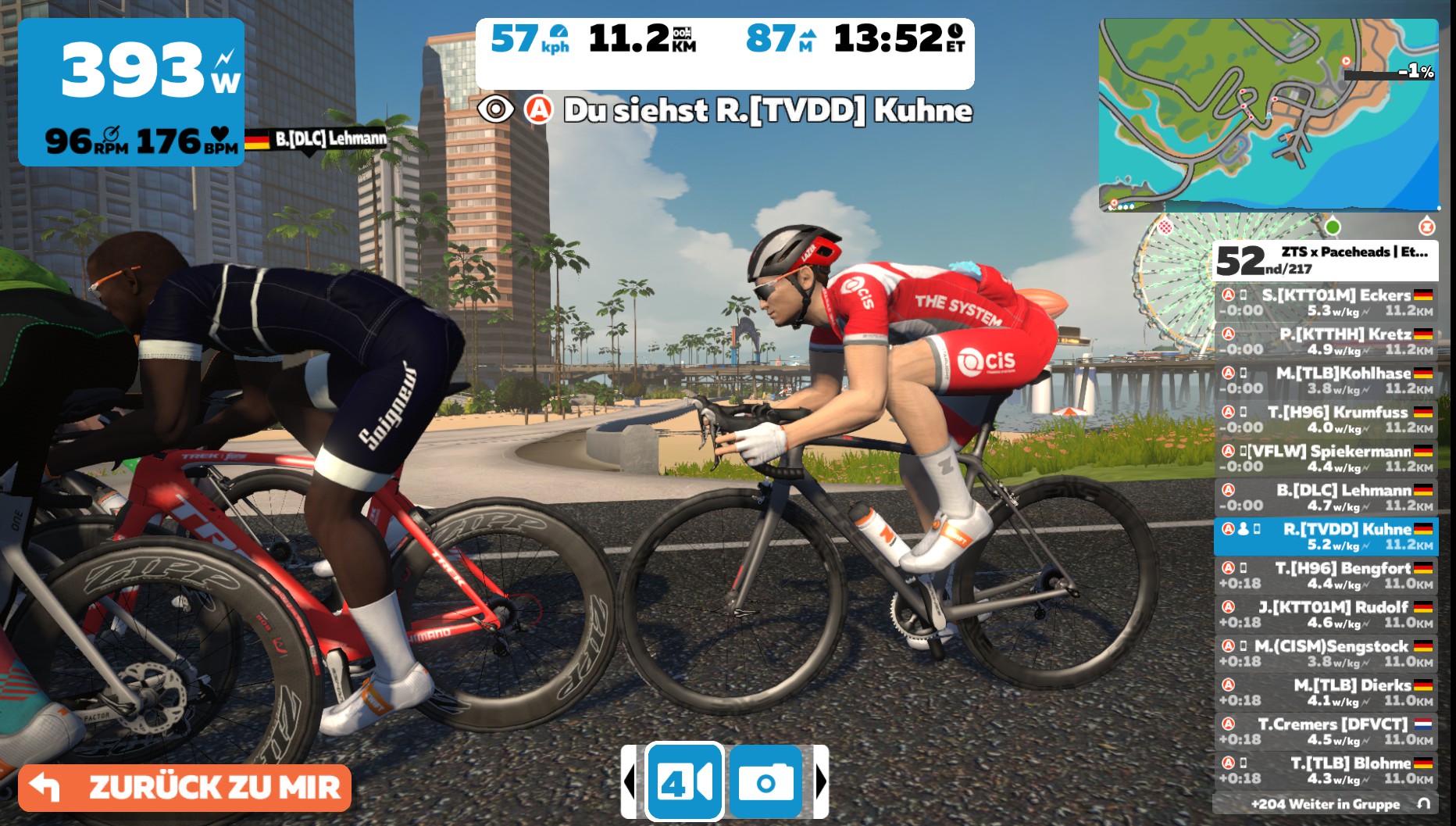Click highlighted R.[TVDD] Kuhne row

coord(1326,537)
